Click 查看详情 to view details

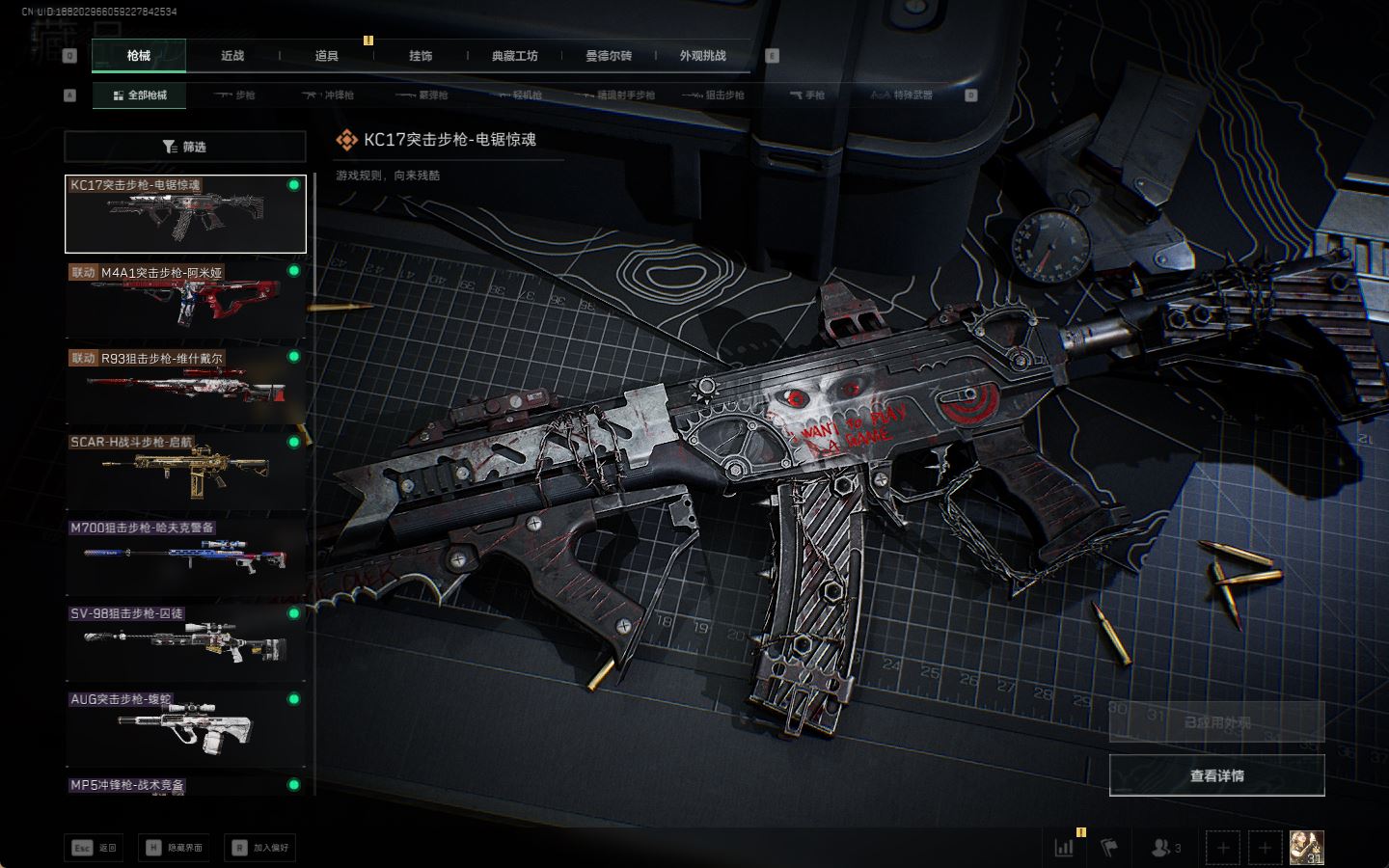click(1216, 775)
